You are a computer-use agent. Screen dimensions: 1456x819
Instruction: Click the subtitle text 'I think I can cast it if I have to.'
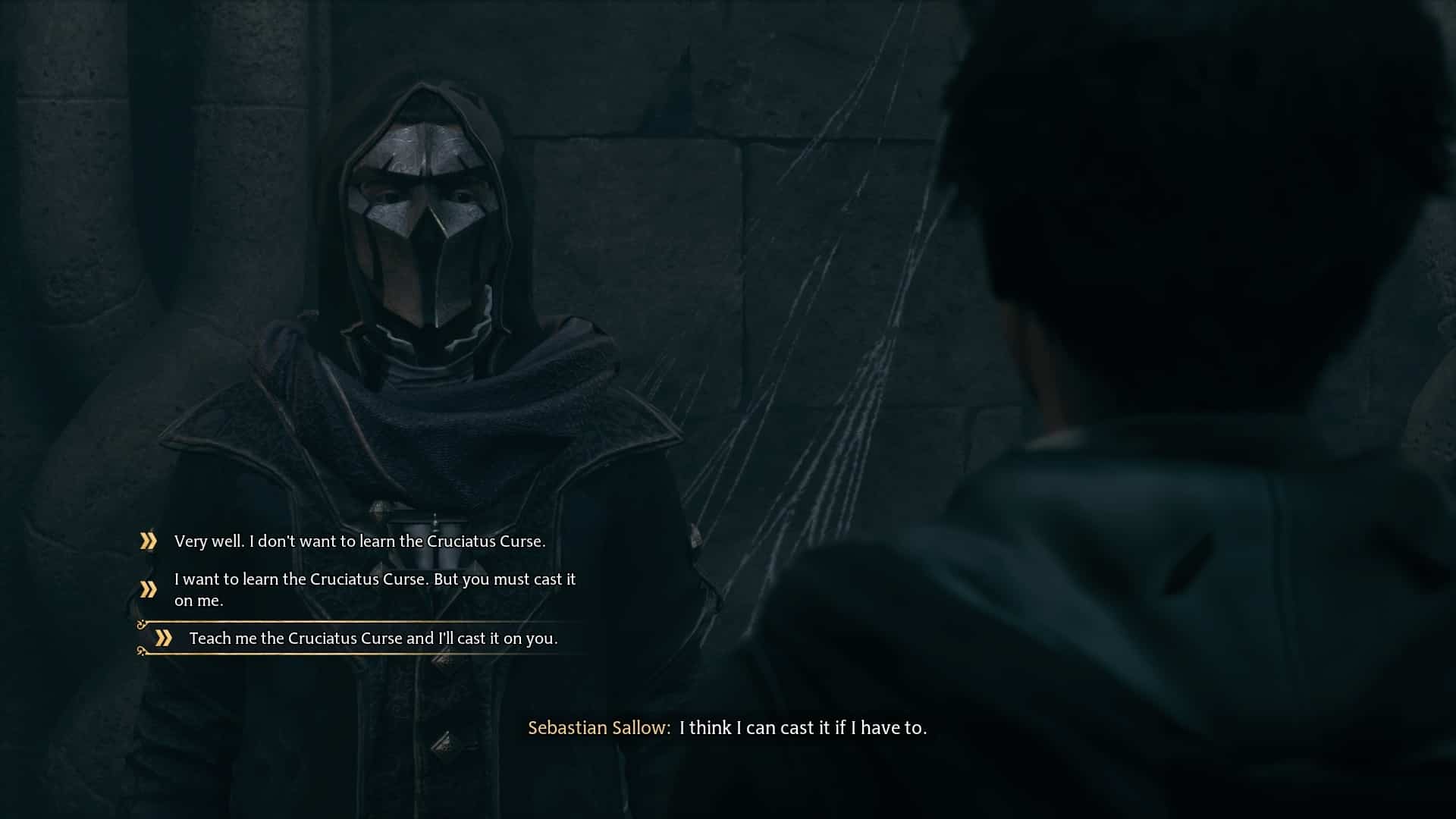[x=804, y=728]
